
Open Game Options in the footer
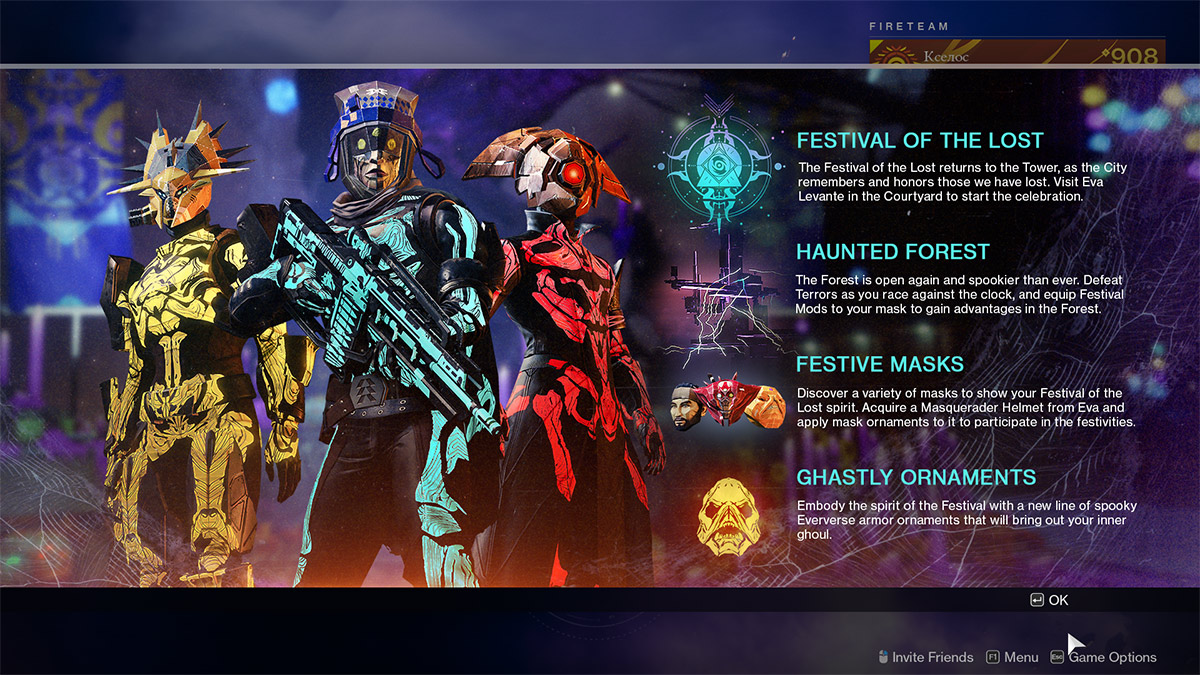[1104, 657]
